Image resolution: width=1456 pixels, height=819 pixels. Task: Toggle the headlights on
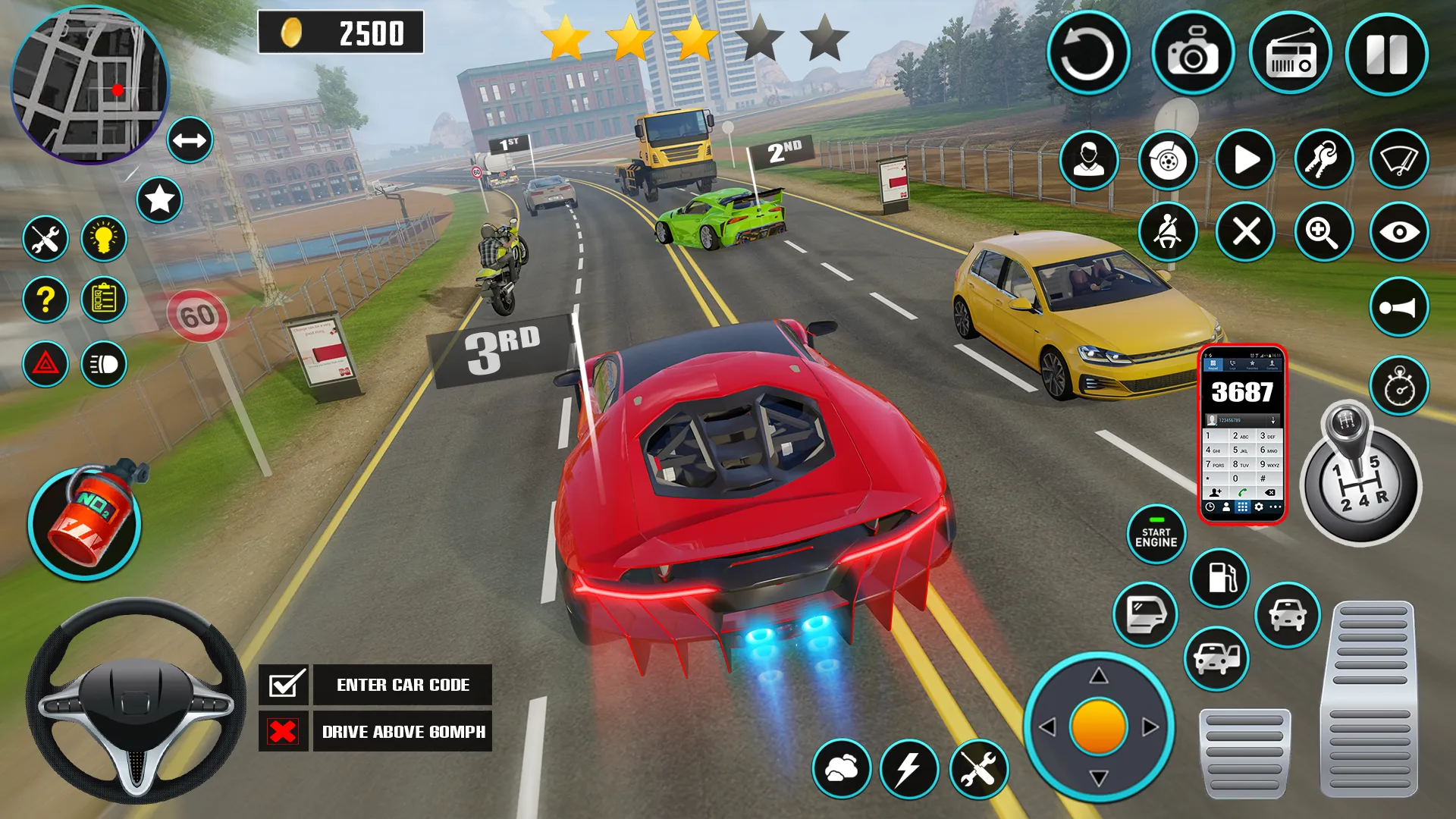tap(104, 362)
